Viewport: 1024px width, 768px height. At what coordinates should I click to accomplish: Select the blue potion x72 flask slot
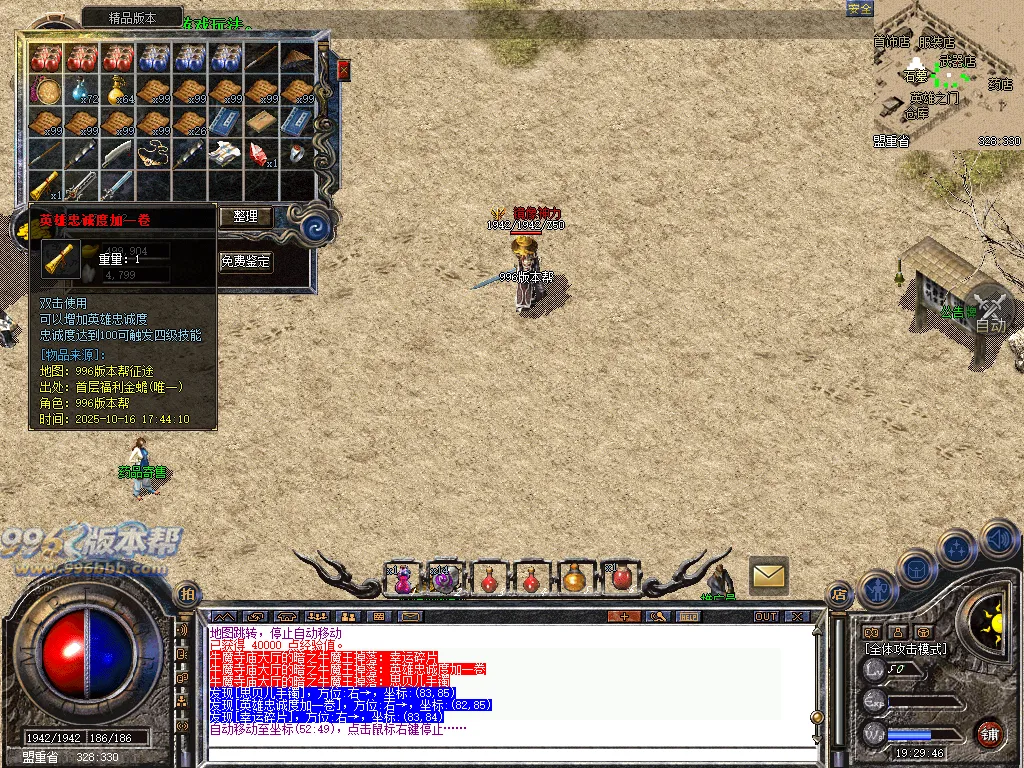pos(81,91)
